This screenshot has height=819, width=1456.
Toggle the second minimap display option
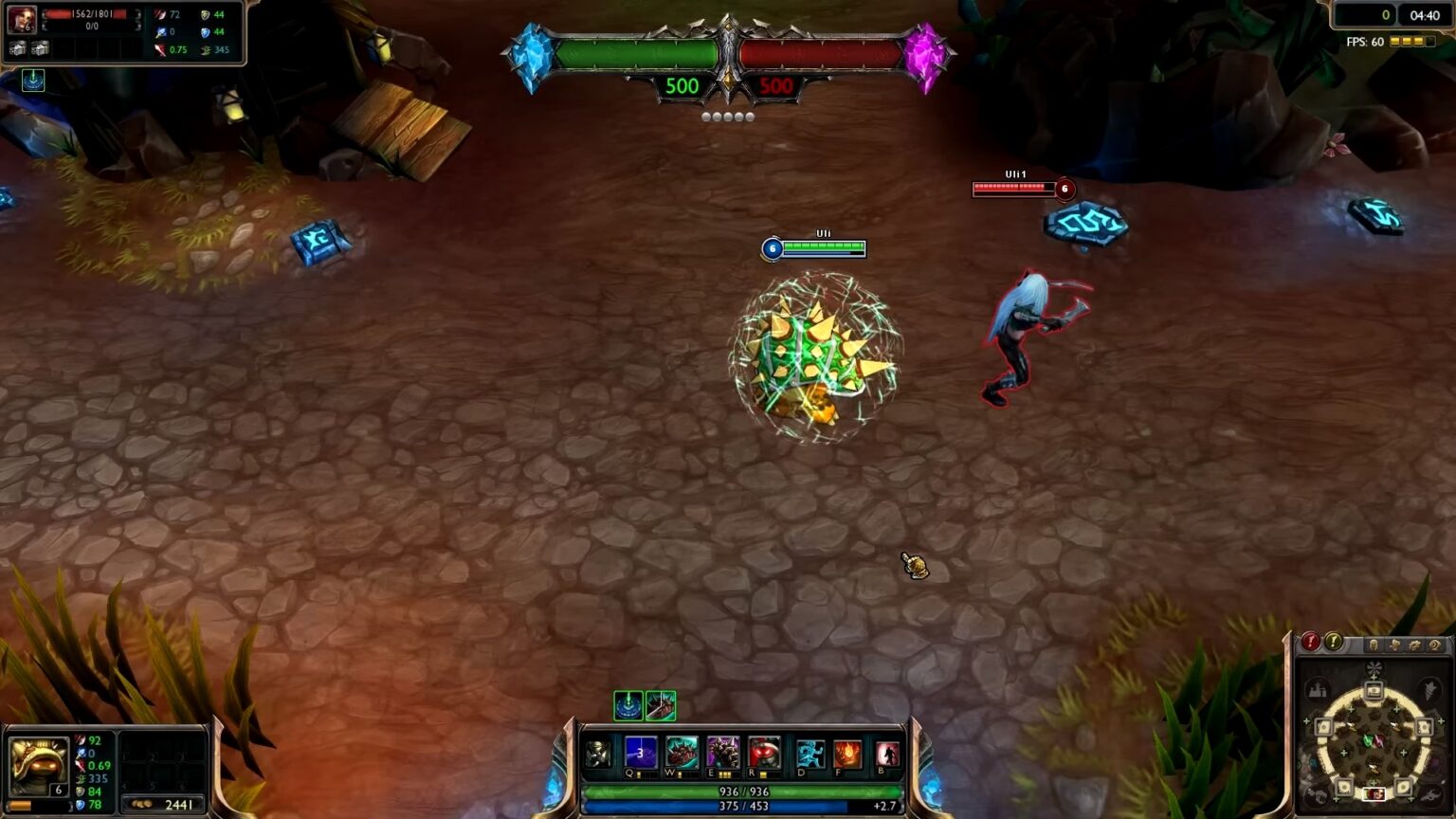click(1395, 645)
